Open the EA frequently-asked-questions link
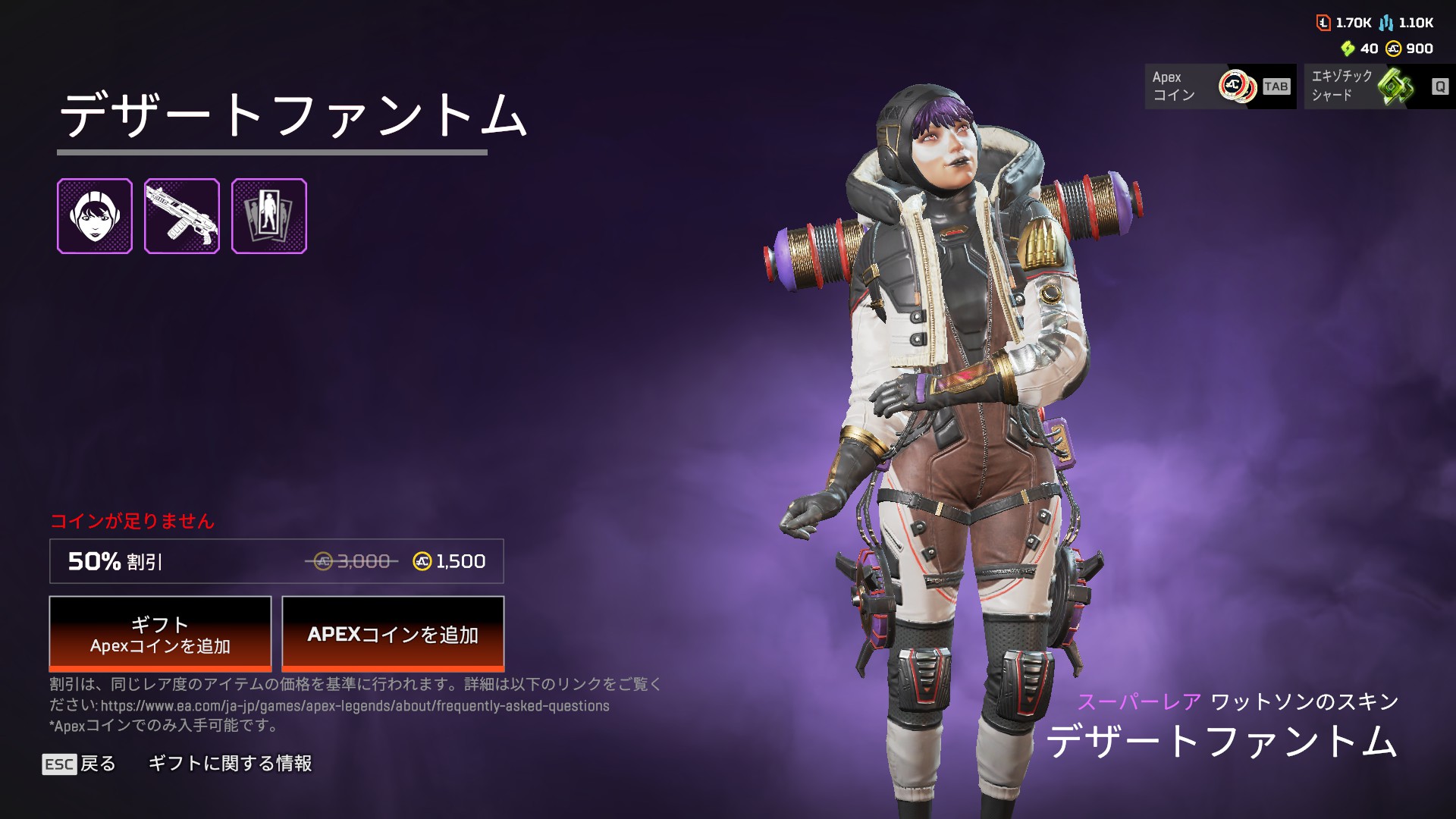Image resolution: width=1456 pixels, height=819 pixels. [x=355, y=706]
